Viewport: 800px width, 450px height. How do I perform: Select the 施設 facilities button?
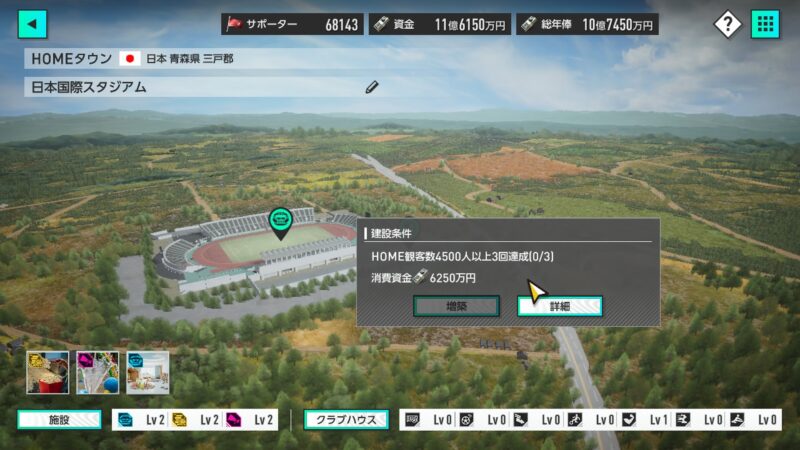tap(59, 420)
